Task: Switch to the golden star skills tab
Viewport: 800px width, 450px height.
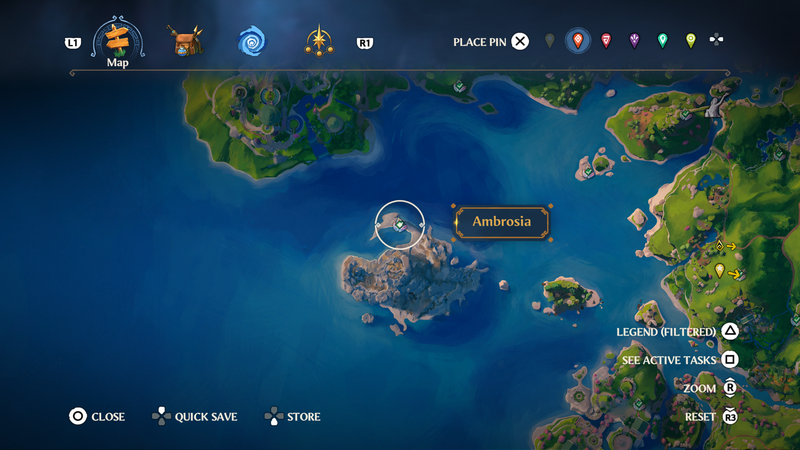Action: pyautogui.click(x=320, y=42)
